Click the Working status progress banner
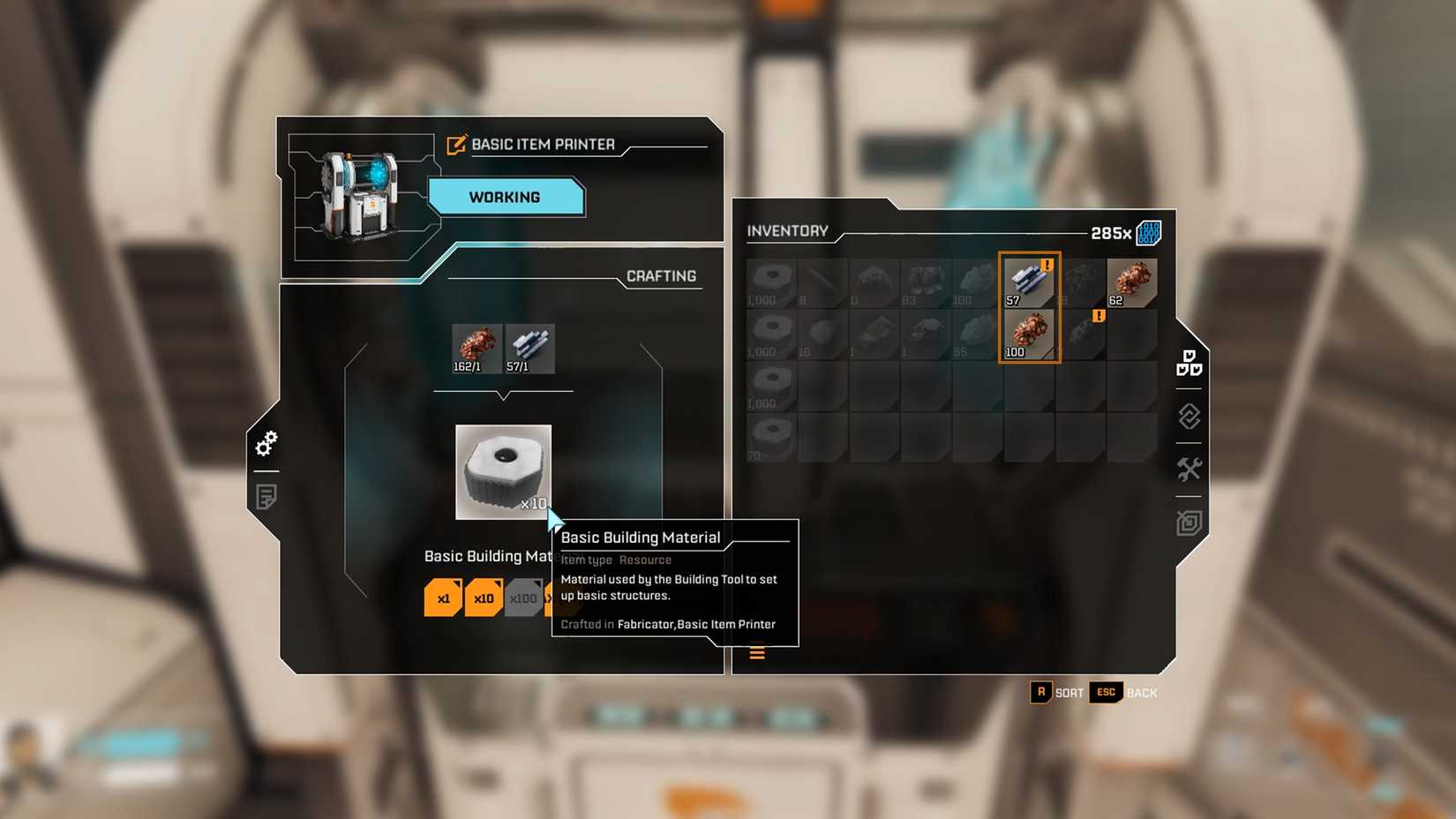Viewport: 1456px width, 819px height. coord(505,196)
